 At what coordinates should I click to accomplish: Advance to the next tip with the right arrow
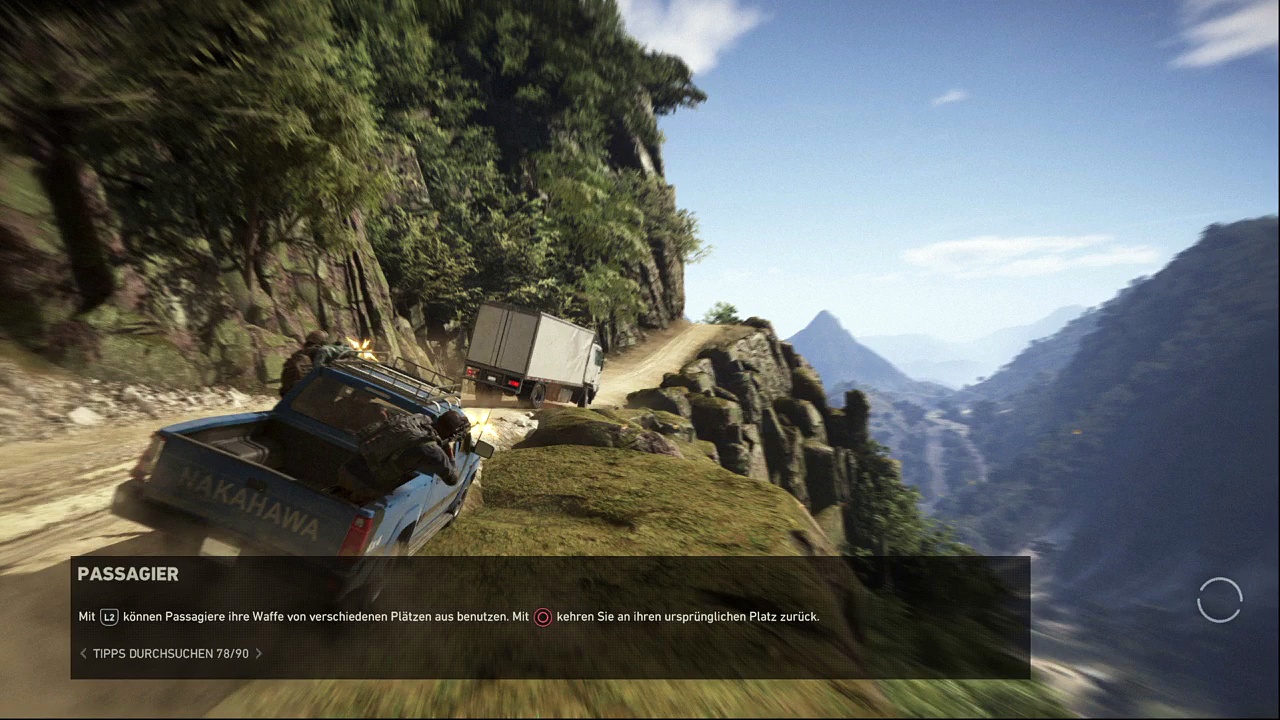click(259, 653)
